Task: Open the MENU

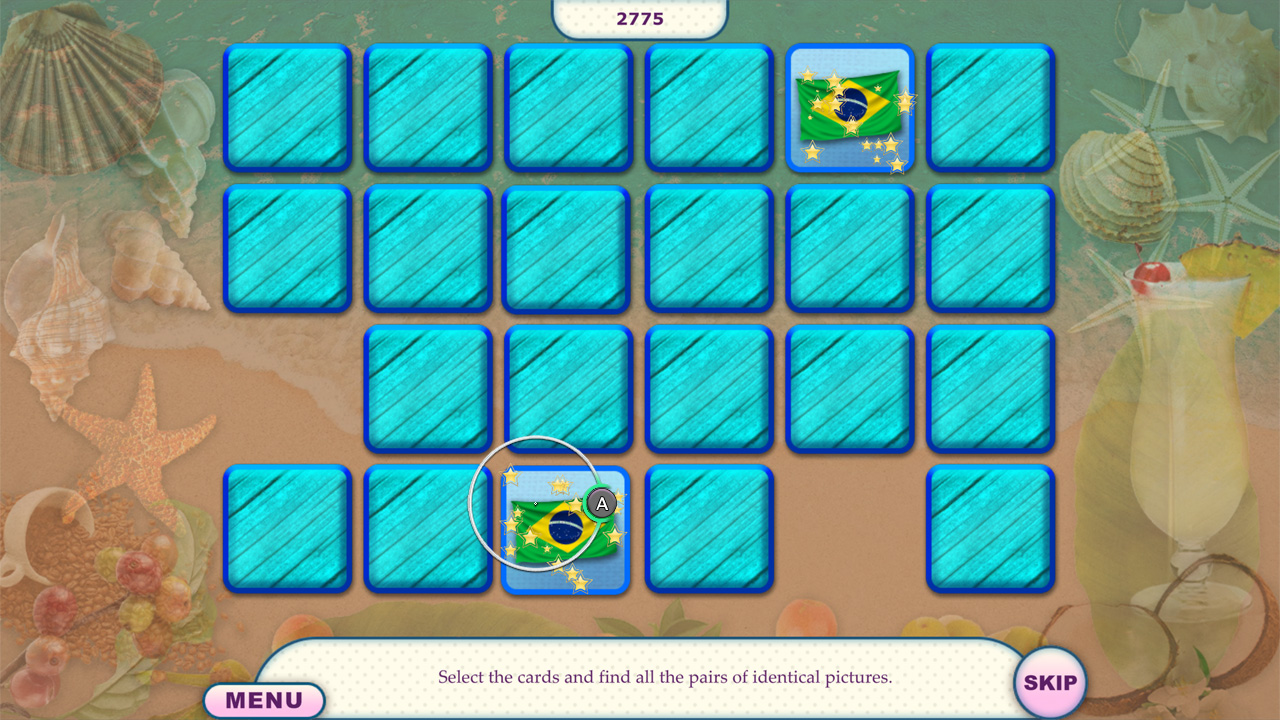Action: pyautogui.click(x=264, y=699)
